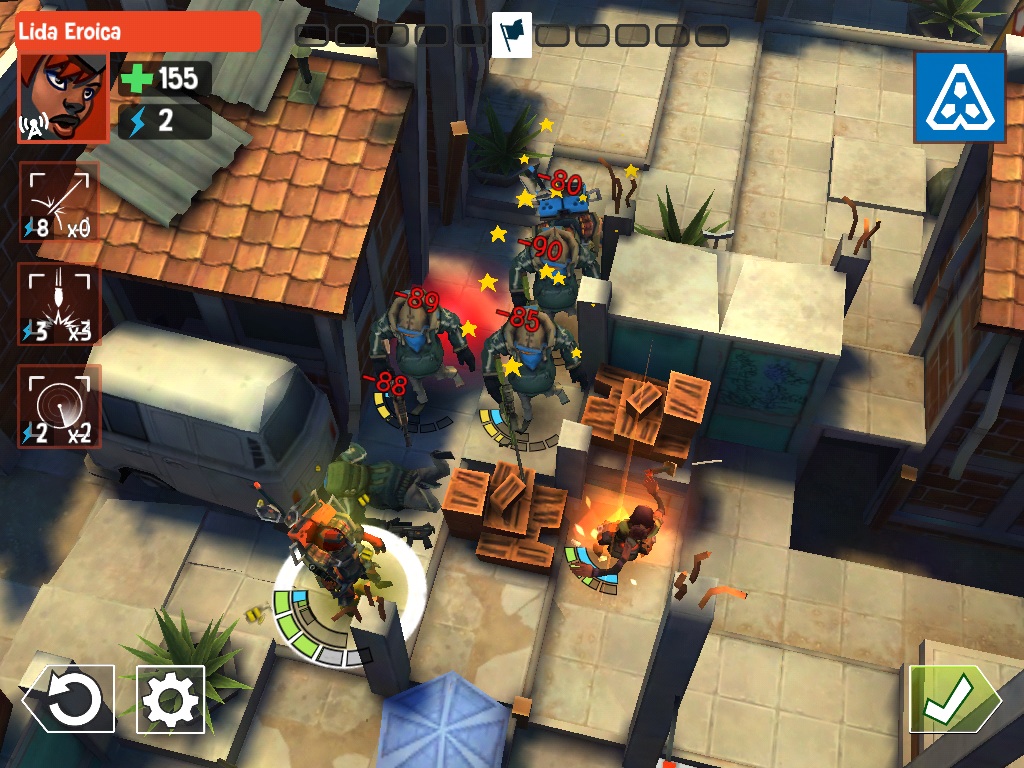Click the flag marker on the turn tracker
1024x768 pixels.
click(x=511, y=35)
